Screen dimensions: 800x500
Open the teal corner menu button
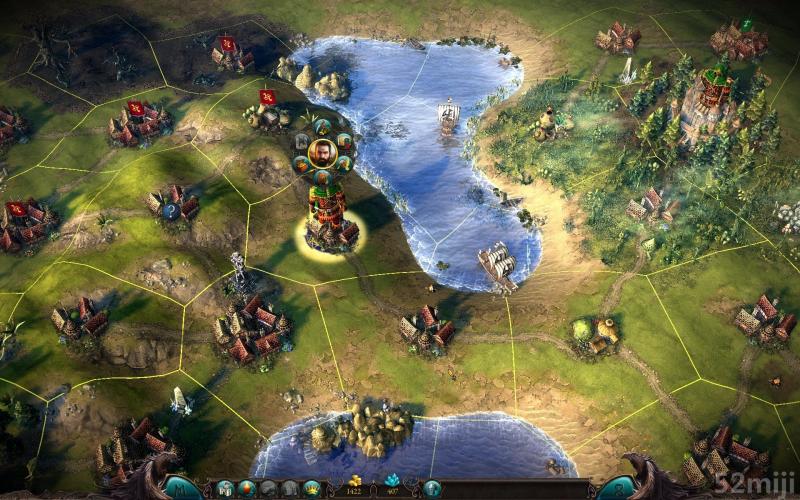[180, 488]
